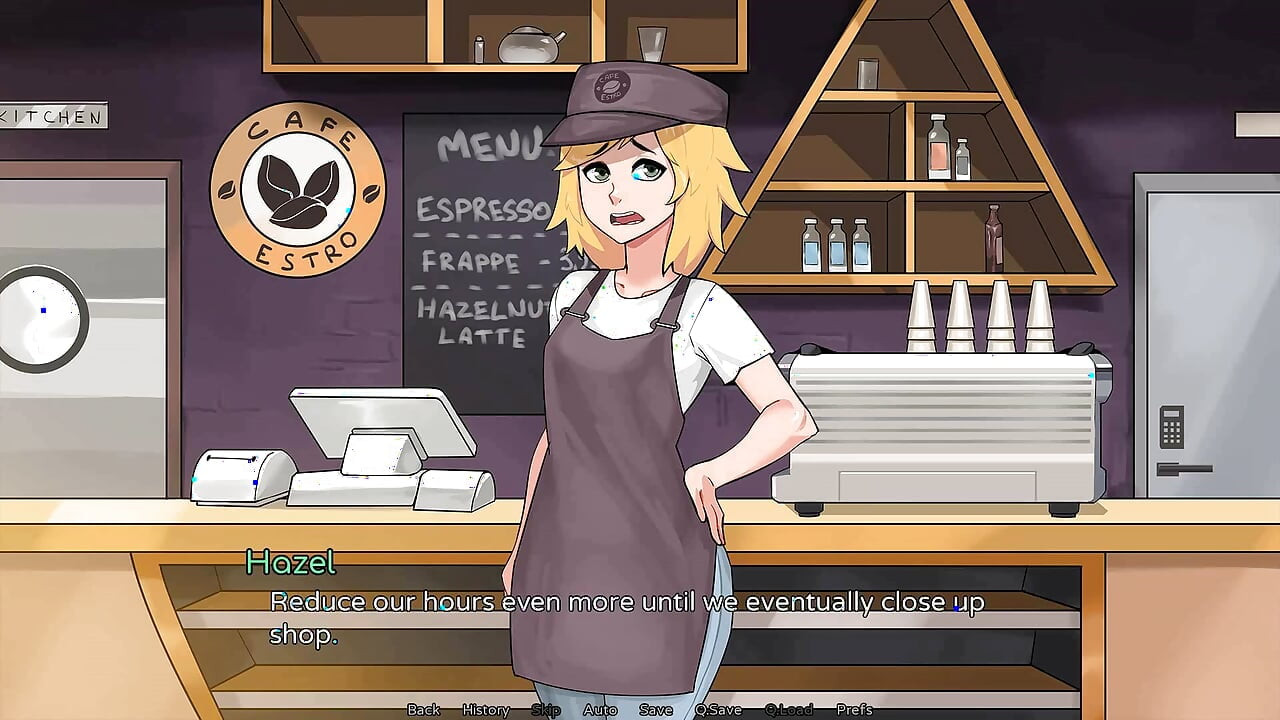Click Back to rewind the dialogue
1280x720 pixels.
(x=424, y=710)
